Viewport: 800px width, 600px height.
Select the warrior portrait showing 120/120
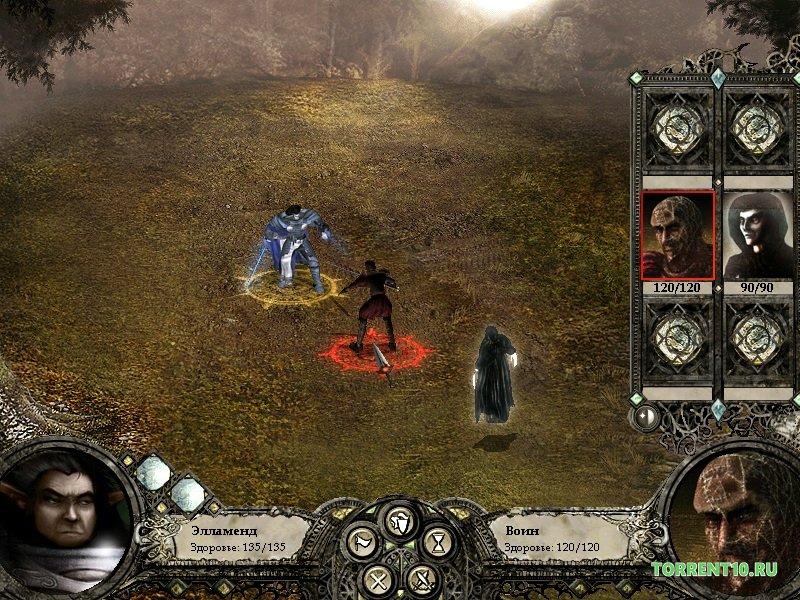click(x=677, y=235)
